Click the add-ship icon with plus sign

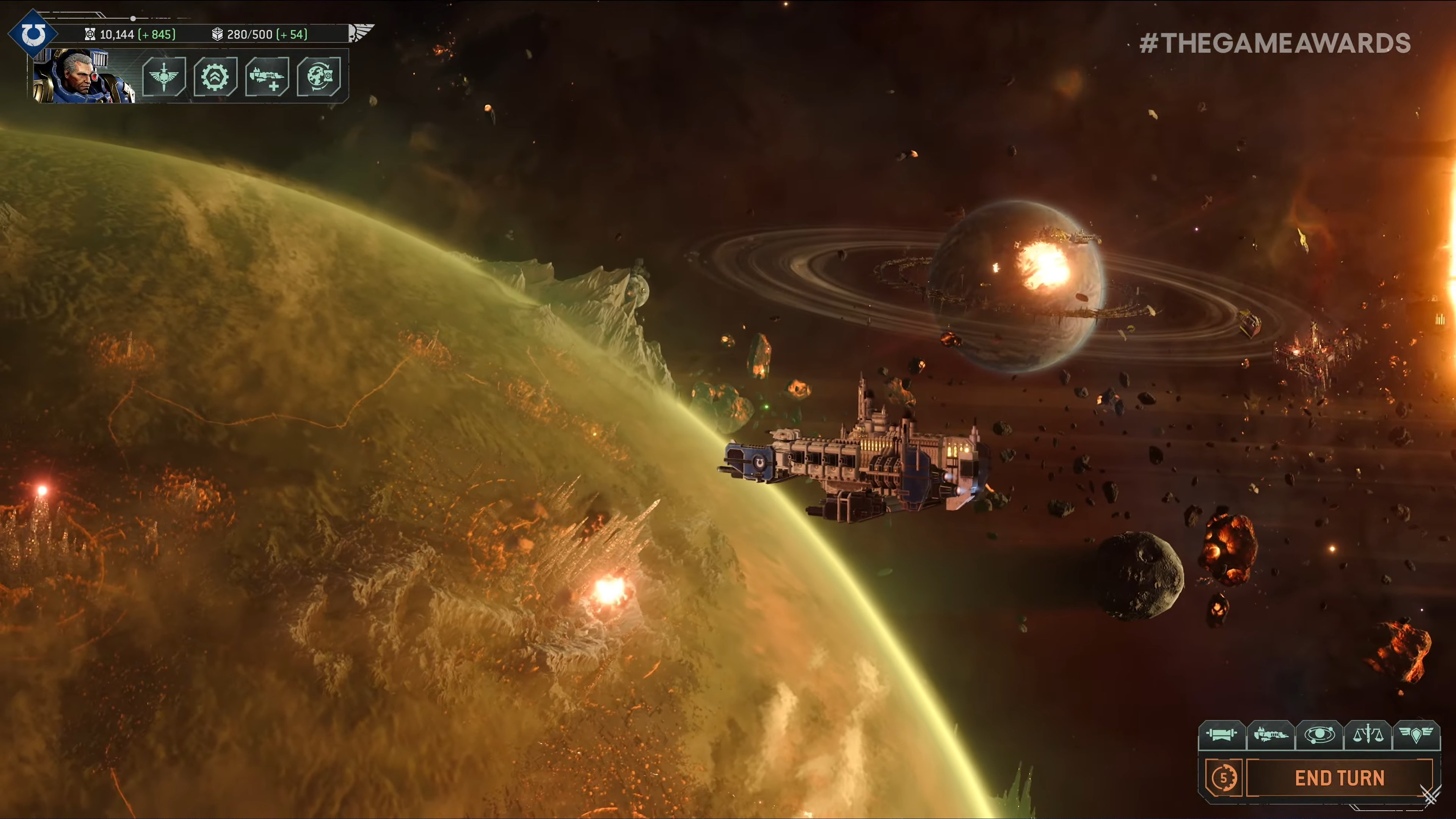pos(267,76)
